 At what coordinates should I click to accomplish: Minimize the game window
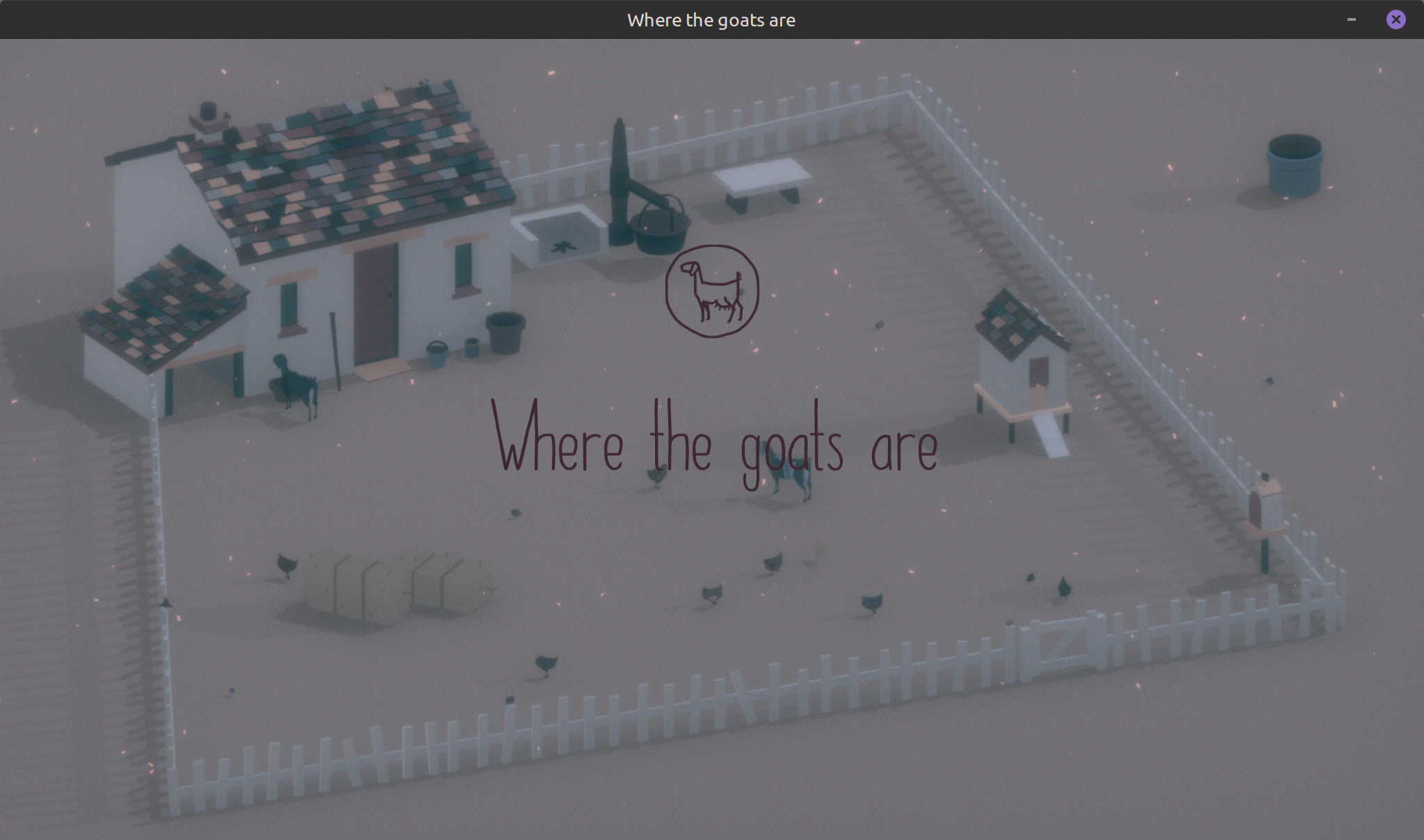[1351, 19]
